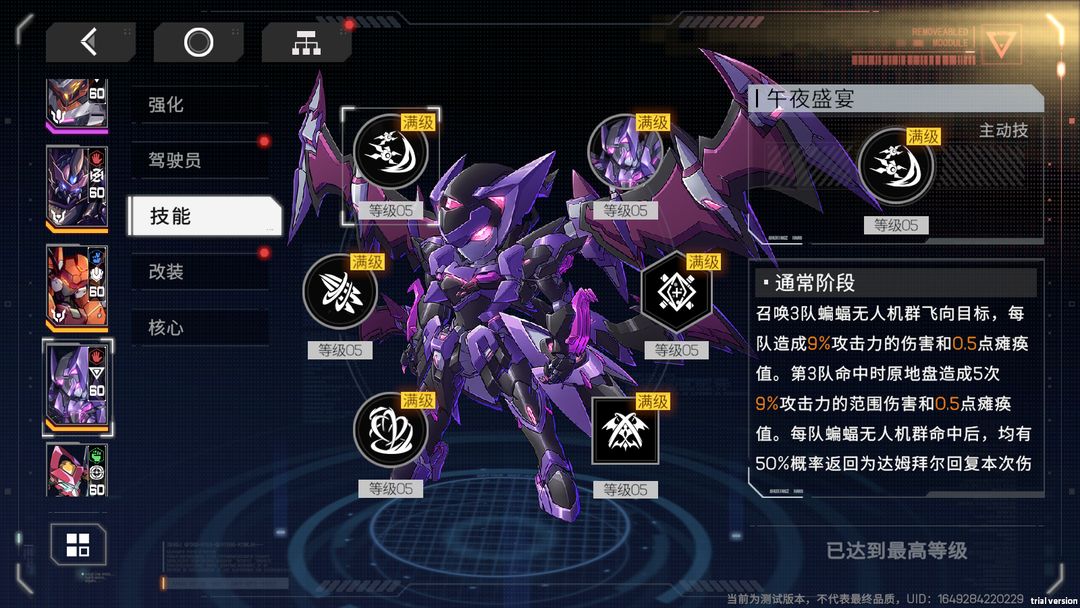Open the grid view button
Viewport: 1080px width, 608px height.
(78, 545)
